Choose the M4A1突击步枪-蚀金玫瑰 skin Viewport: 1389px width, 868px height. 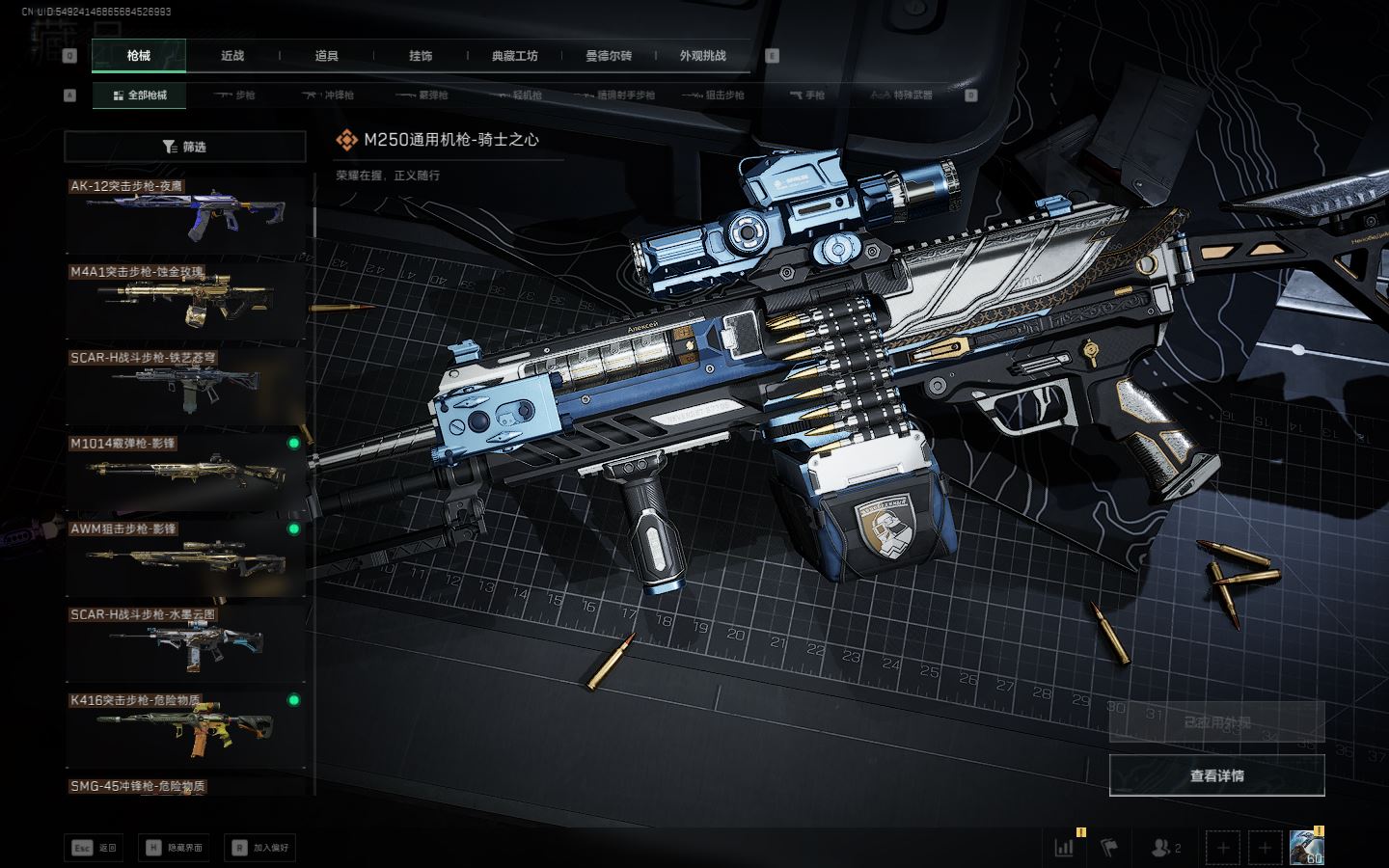[184, 301]
